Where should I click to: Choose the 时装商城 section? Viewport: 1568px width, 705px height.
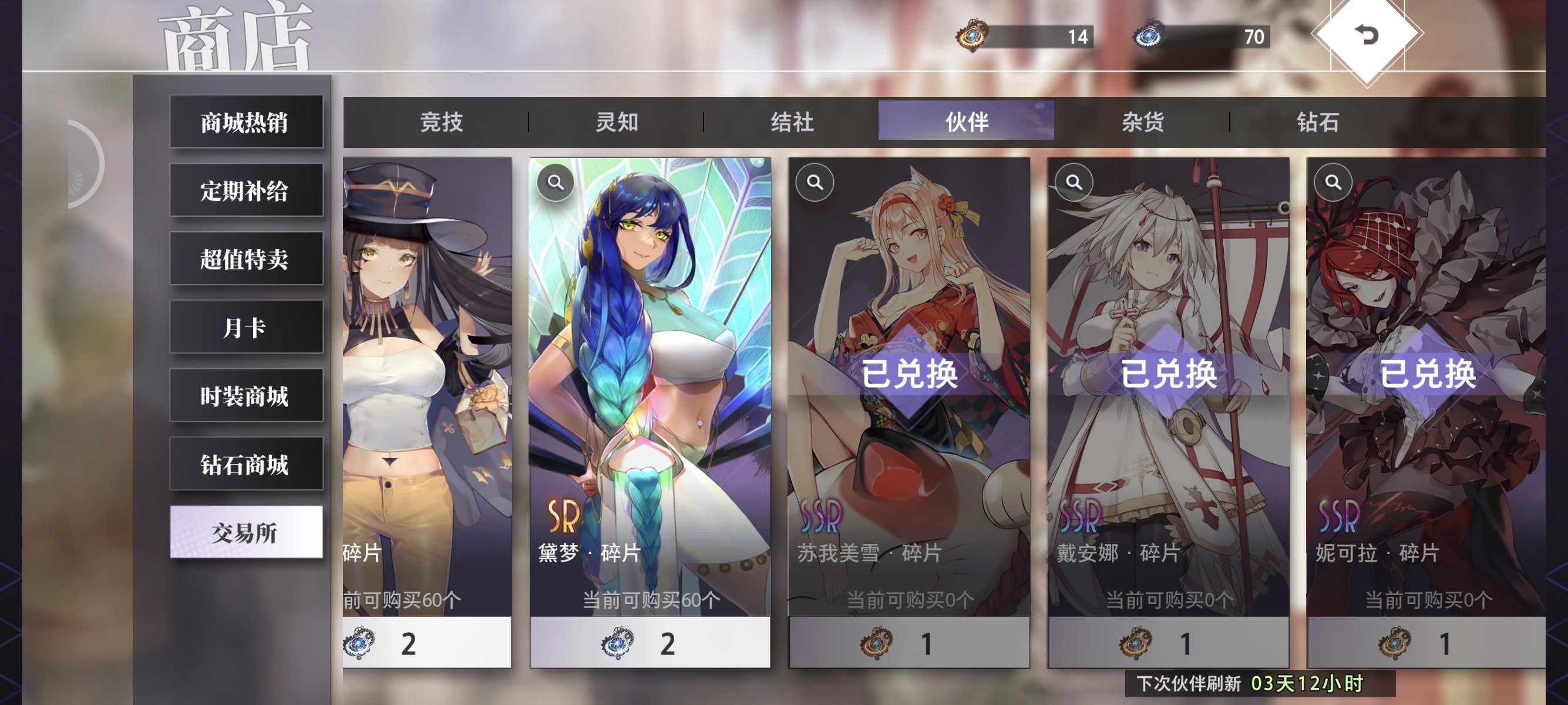click(245, 396)
